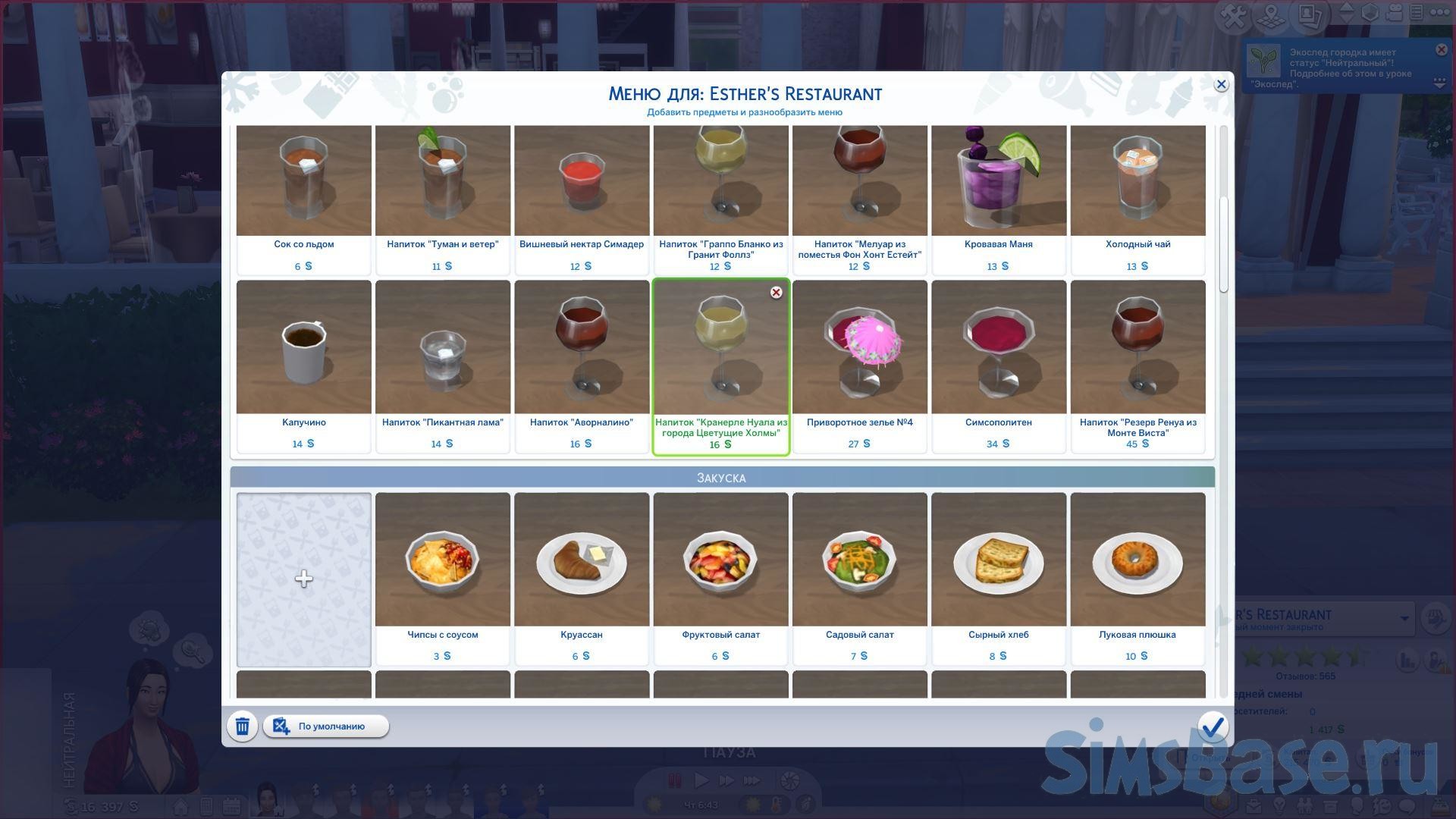Viewport: 1456px width, 819px height.
Task: Reset menu with По умолчанию button
Action: click(x=326, y=726)
